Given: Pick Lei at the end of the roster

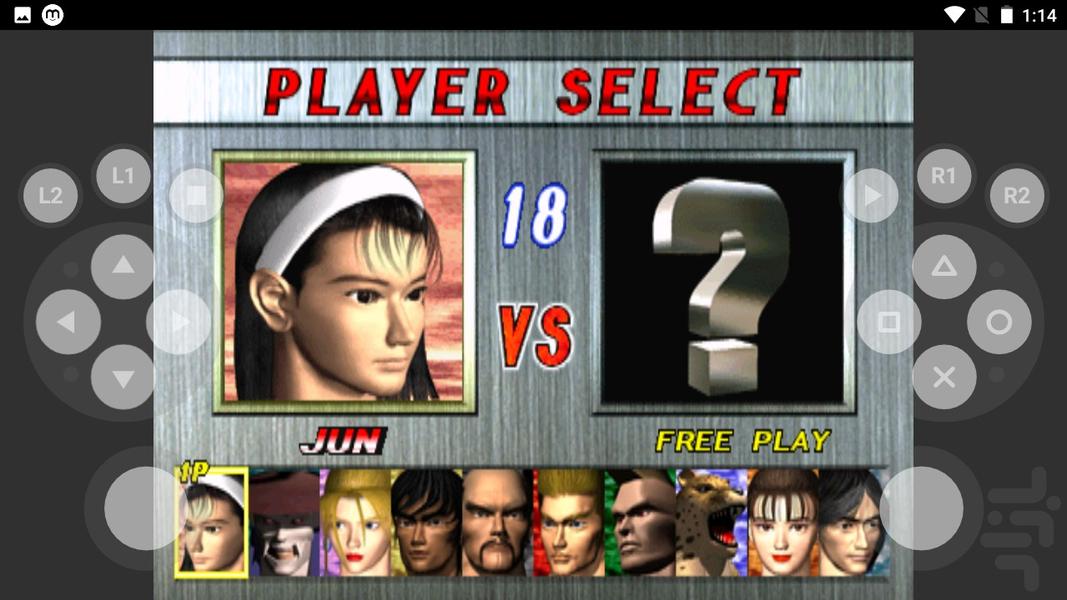Looking at the screenshot, I should pos(851,523).
